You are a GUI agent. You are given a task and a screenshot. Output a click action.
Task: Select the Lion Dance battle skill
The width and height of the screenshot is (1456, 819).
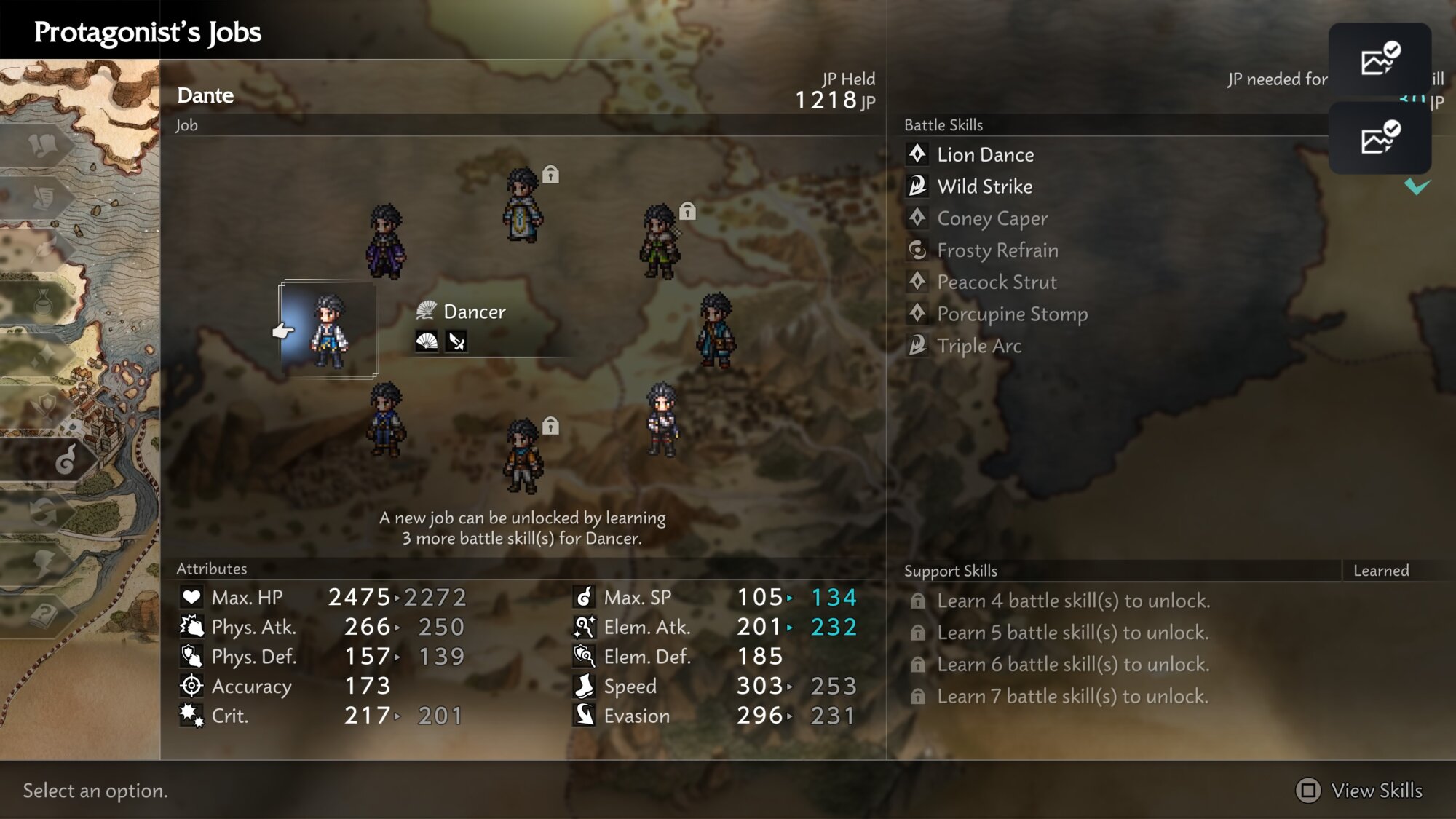985,155
